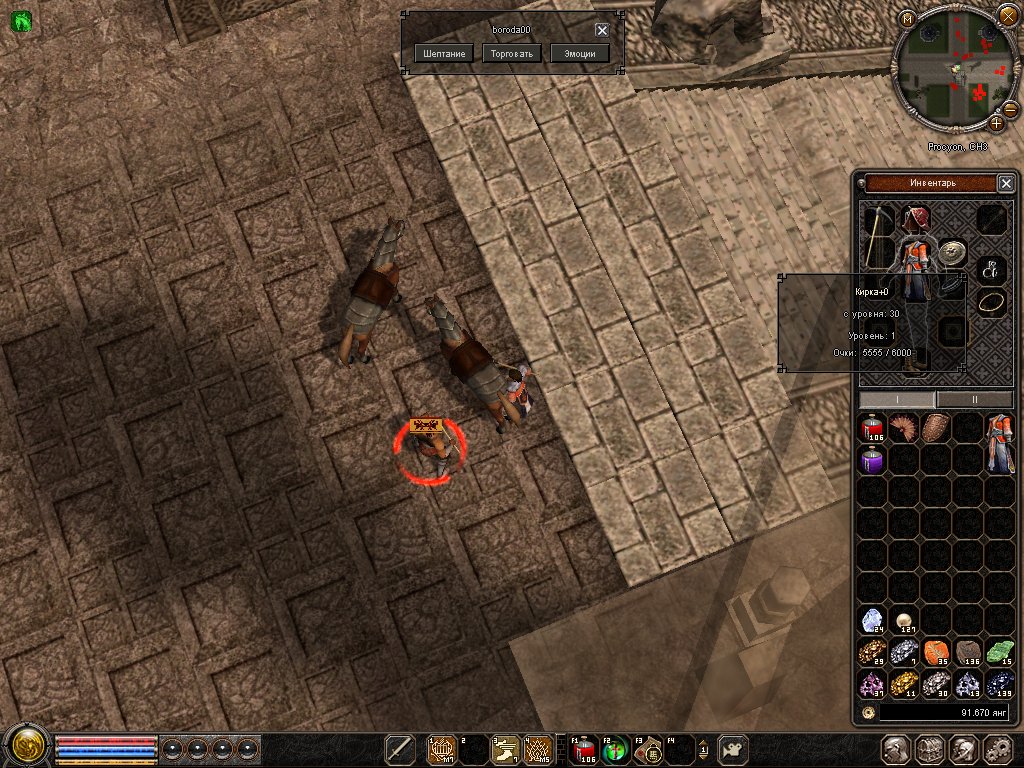Open the large map with the M button

point(906,18)
